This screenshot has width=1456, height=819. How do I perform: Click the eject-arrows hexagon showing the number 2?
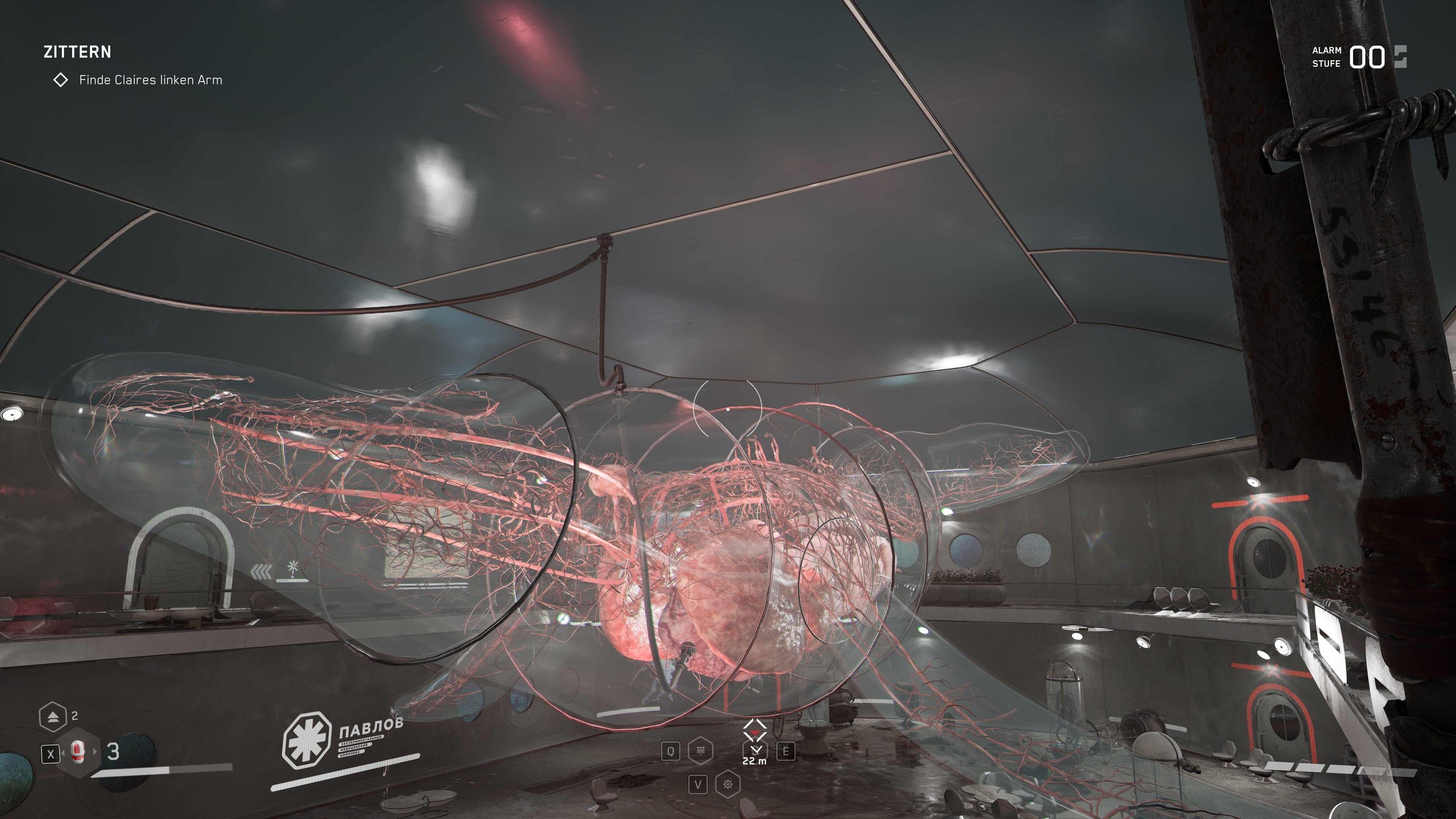pos(53,717)
